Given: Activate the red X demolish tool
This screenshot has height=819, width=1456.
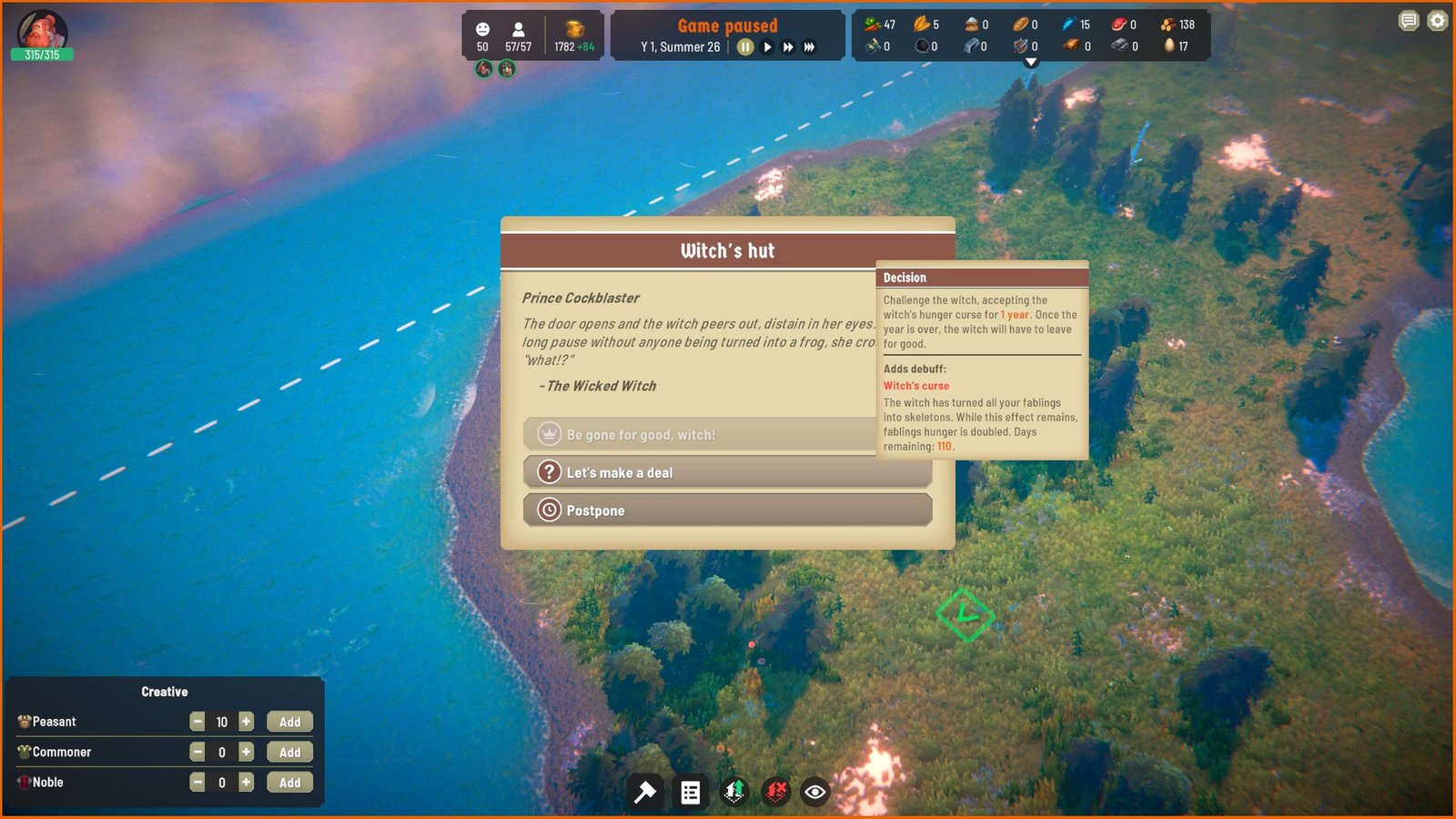Looking at the screenshot, I should (x=776, y=793).
